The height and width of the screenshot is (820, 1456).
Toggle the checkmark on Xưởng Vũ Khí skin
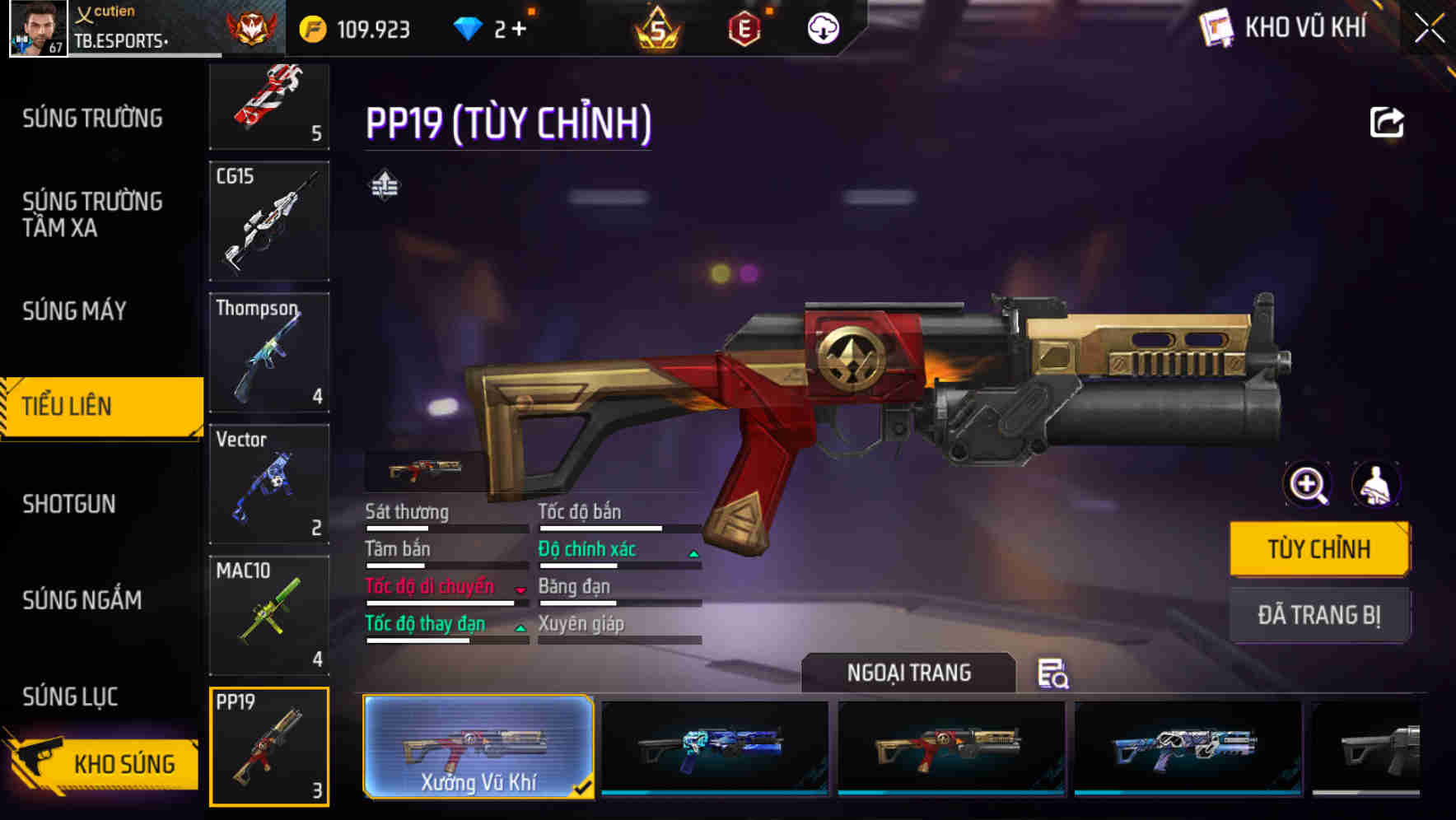pos(585,787)
